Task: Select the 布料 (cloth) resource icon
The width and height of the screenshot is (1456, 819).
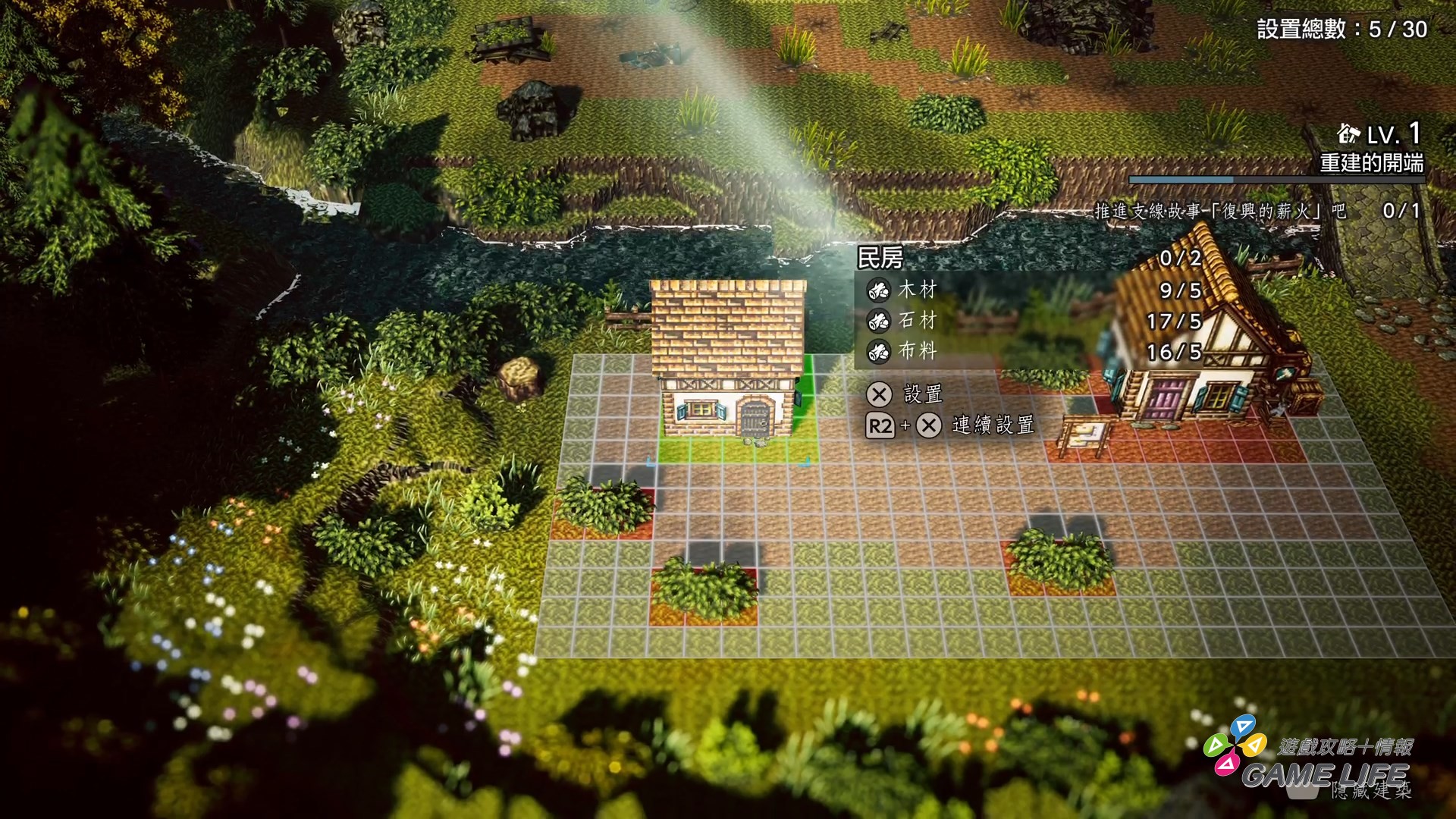Action: point(878,351)
